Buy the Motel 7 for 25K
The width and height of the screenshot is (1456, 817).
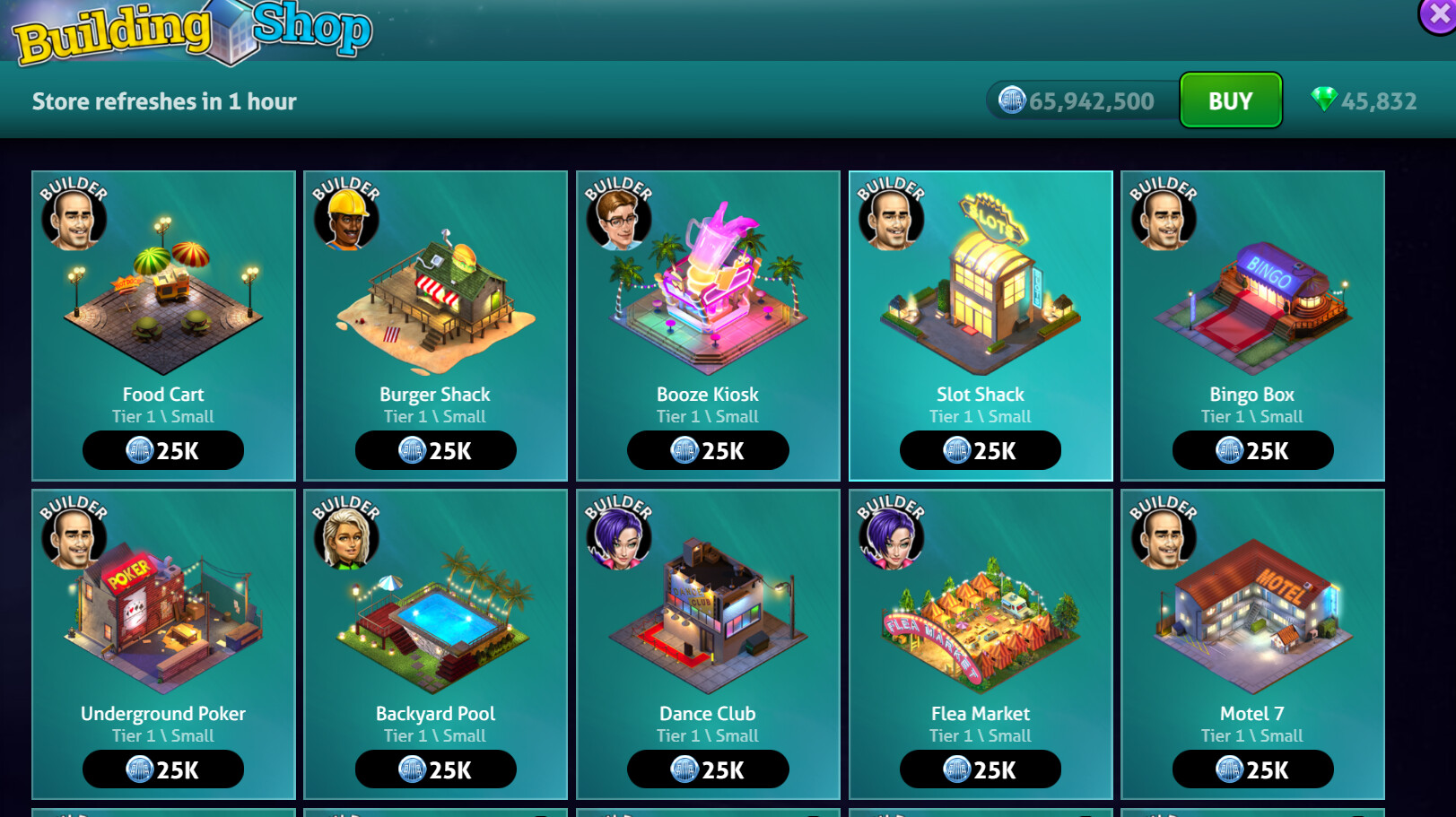1252,769
